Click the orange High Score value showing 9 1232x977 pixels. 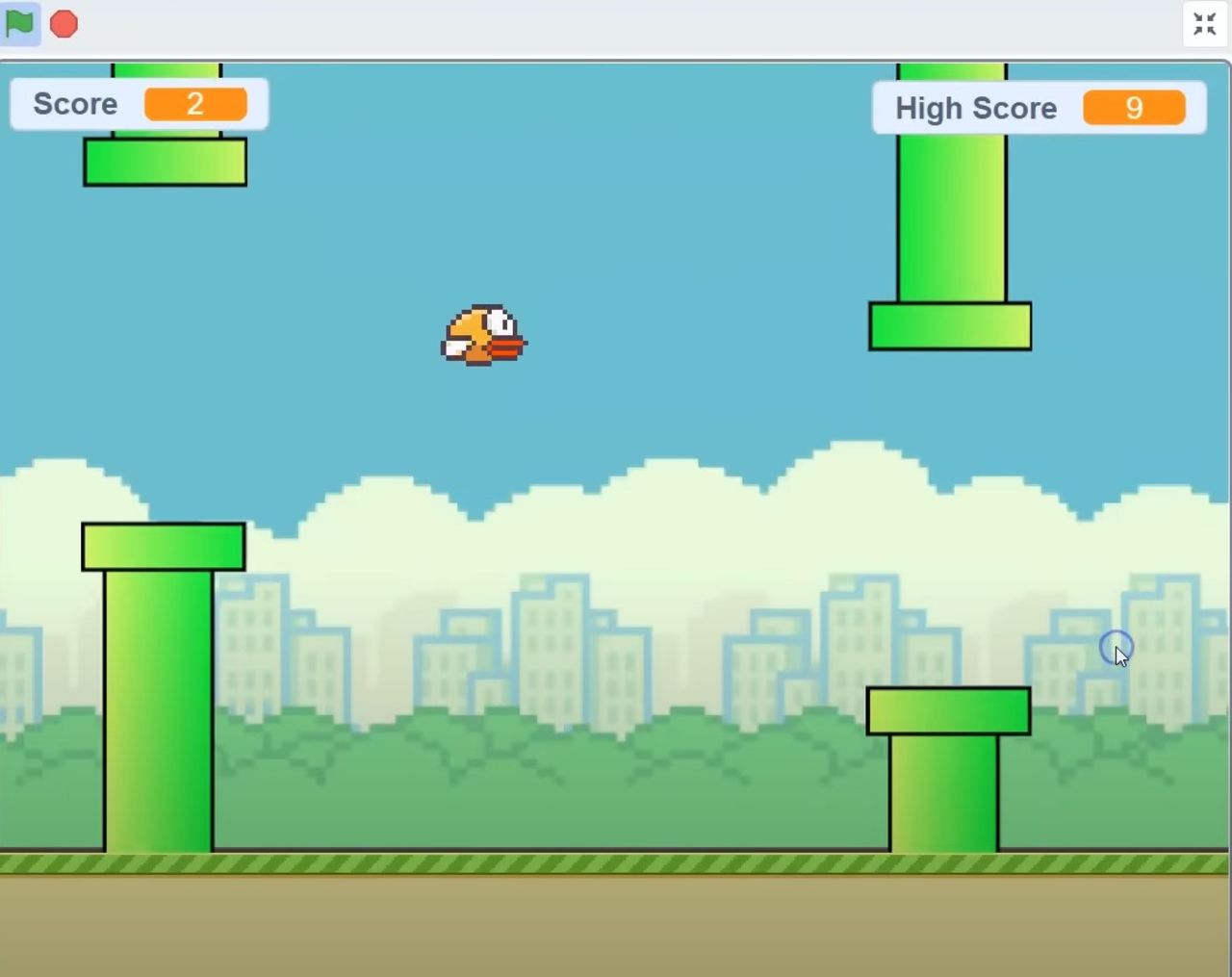tap(1136, 108)
